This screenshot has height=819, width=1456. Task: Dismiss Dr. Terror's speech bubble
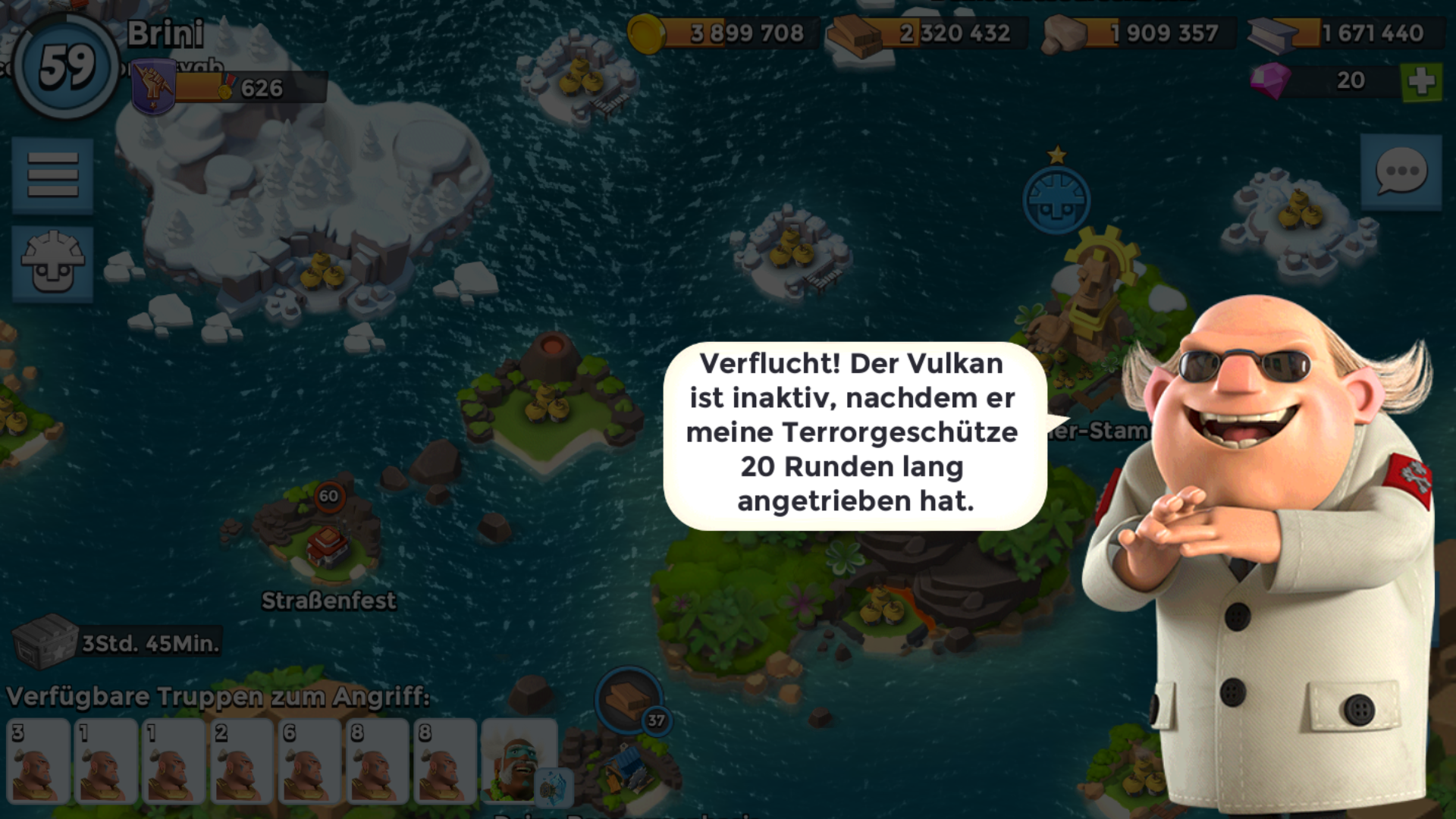coord(855,434)
